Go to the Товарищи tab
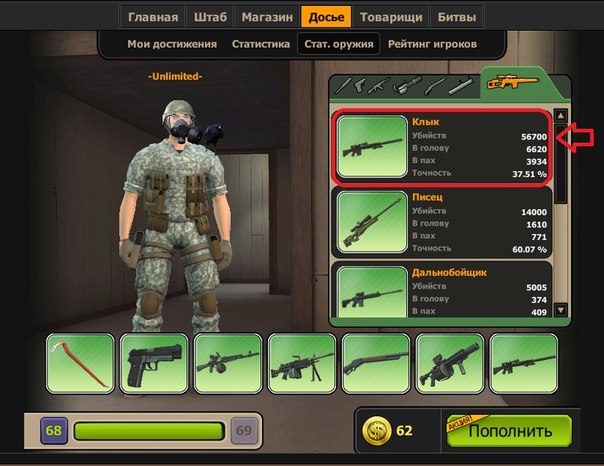 [x=390, y=17]
